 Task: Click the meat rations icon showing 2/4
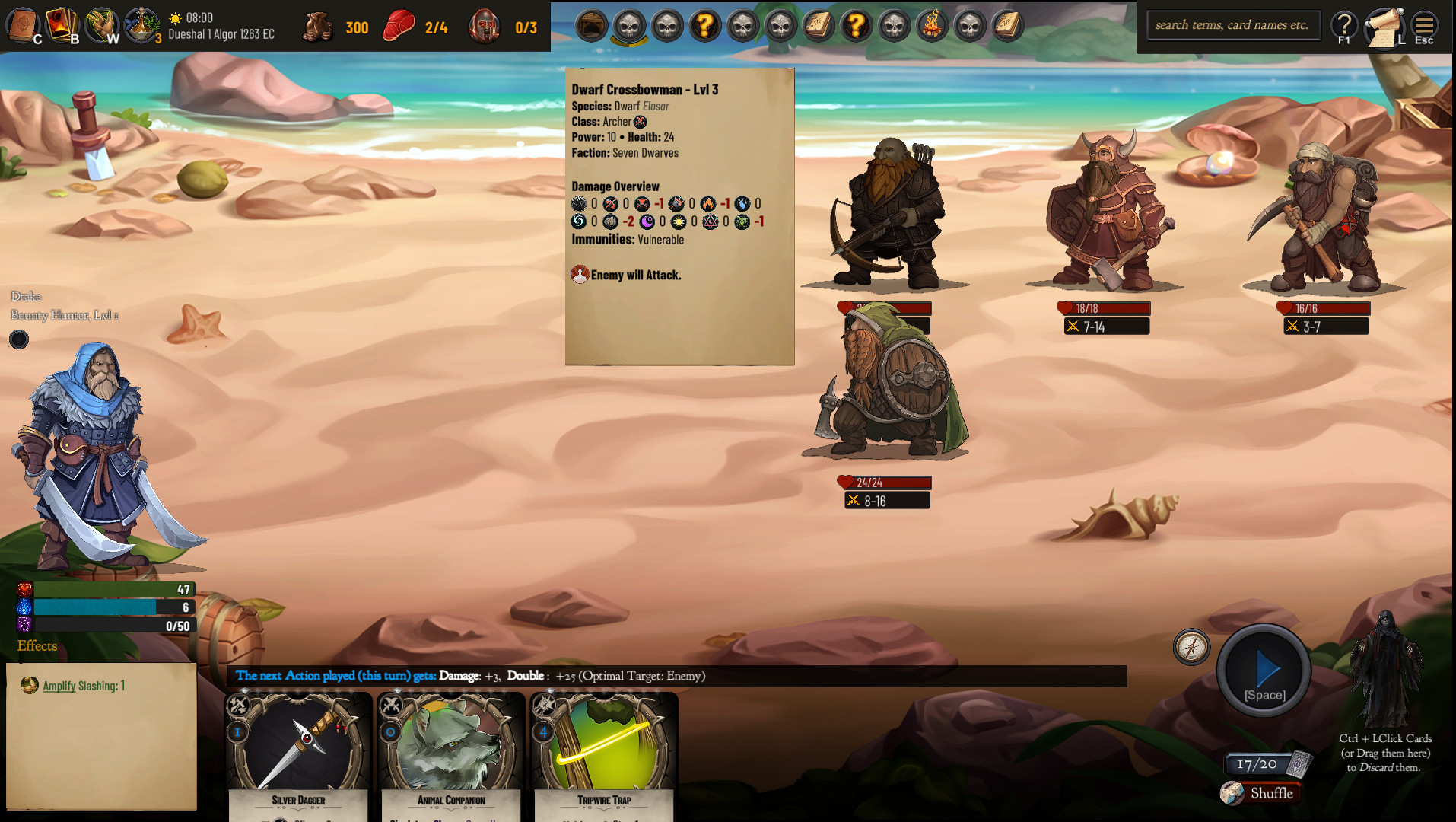point(399,27)
